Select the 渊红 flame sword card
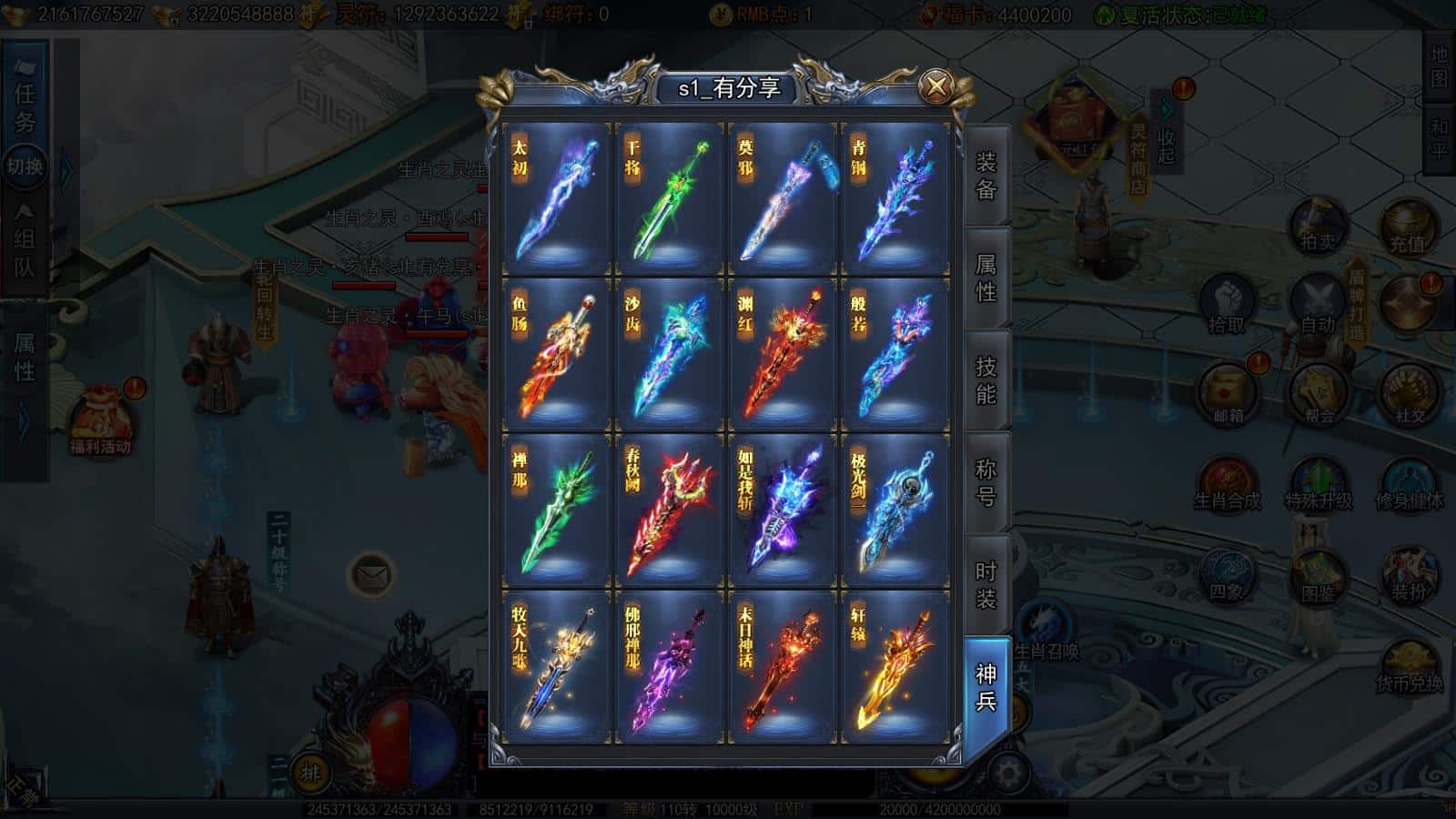The image size is (1456, 819). pyautogui.click(x=782, y=355)
